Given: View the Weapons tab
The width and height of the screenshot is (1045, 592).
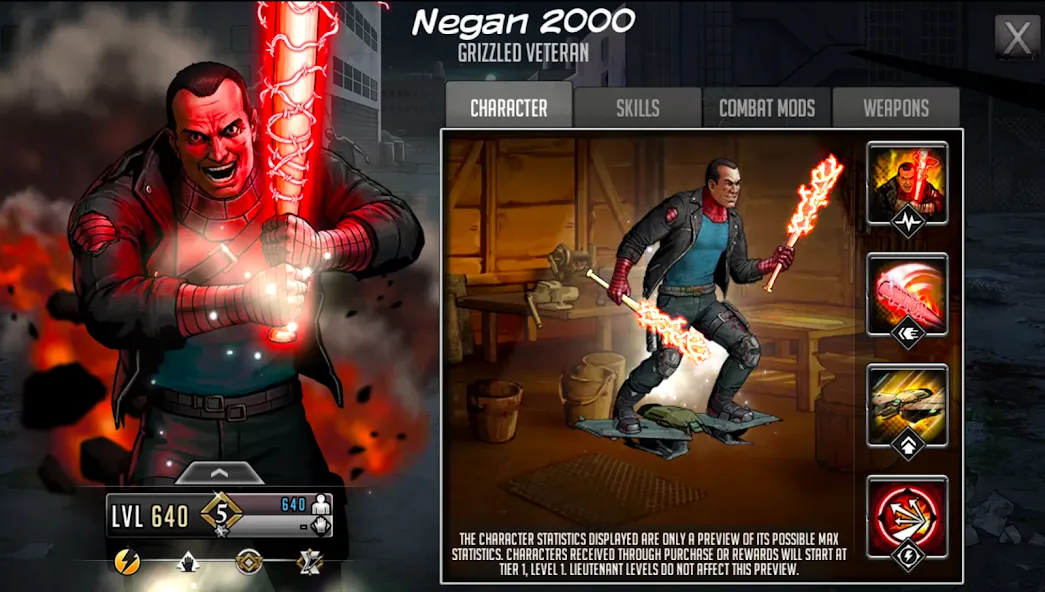Looking at the screenshot, I should (896, 108).
